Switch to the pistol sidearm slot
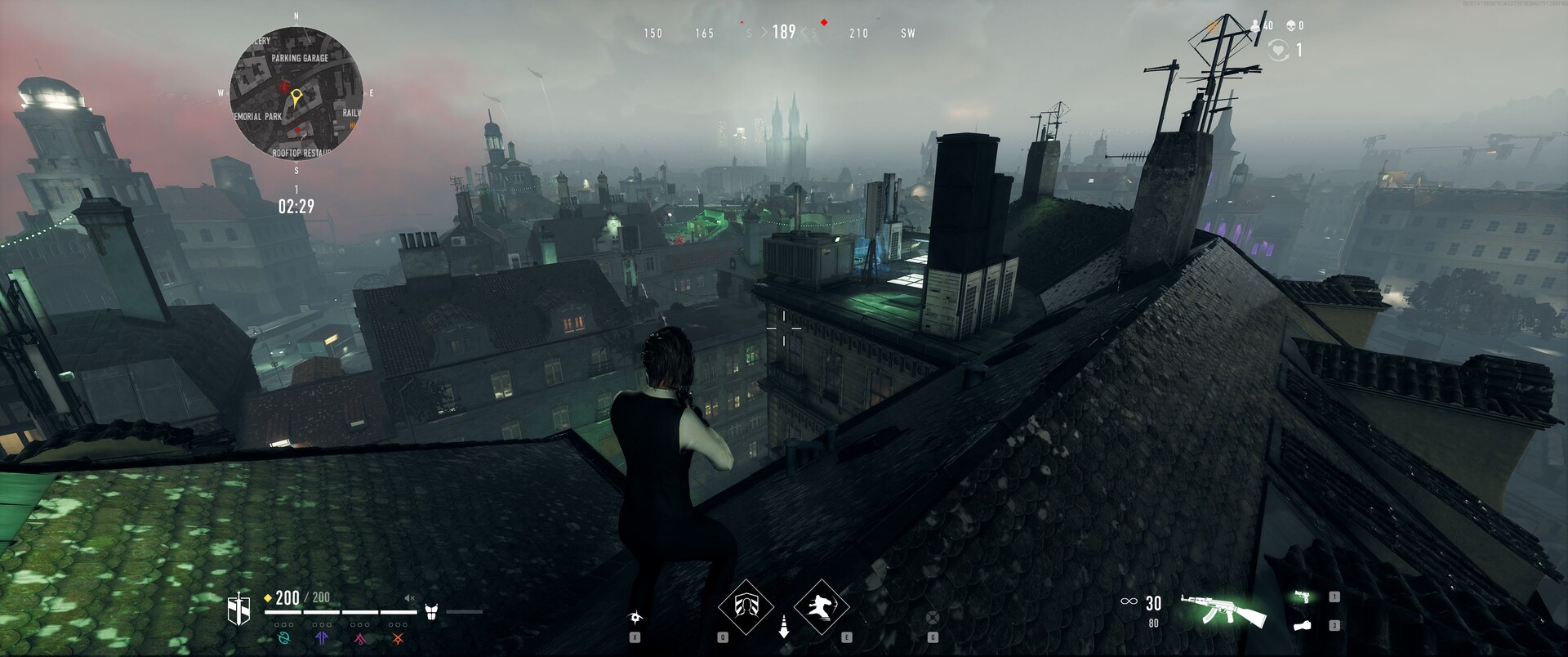1568x657 pixels. pos(1303,597)
